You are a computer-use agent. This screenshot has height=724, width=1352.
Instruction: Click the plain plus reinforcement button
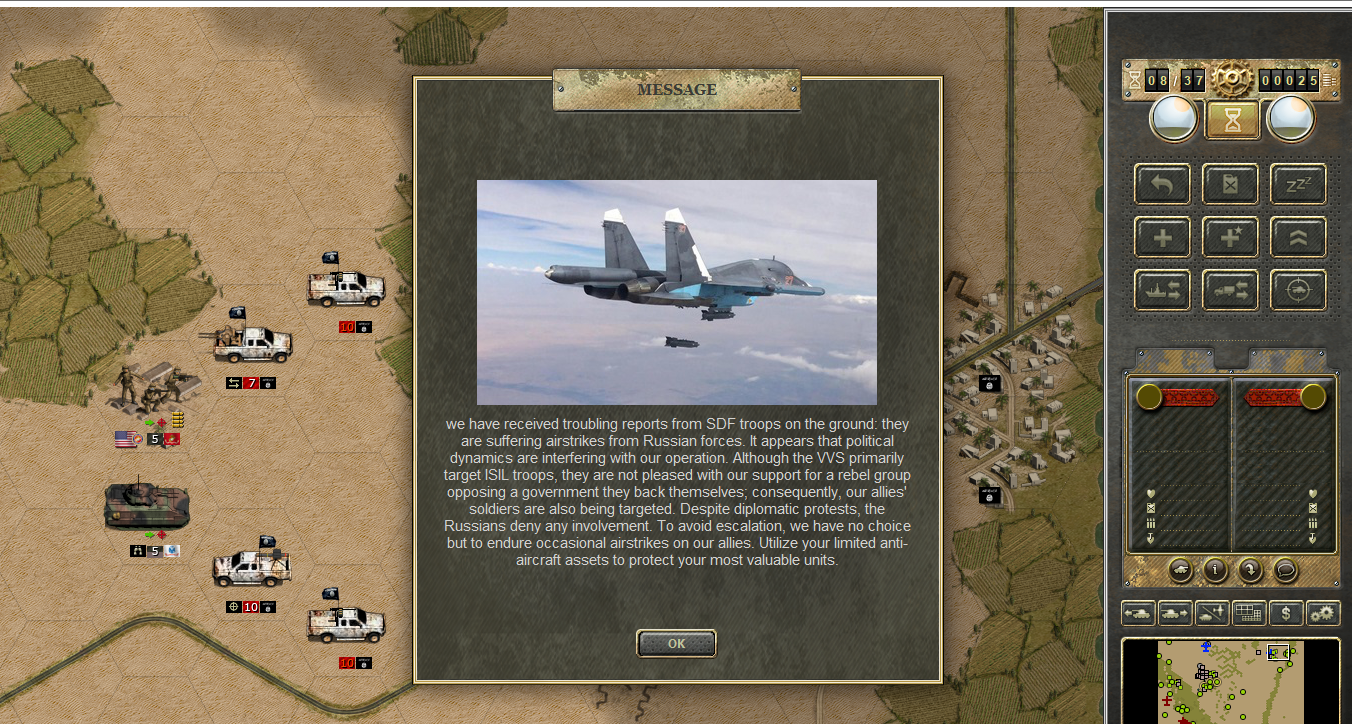tap(1162, 237)
